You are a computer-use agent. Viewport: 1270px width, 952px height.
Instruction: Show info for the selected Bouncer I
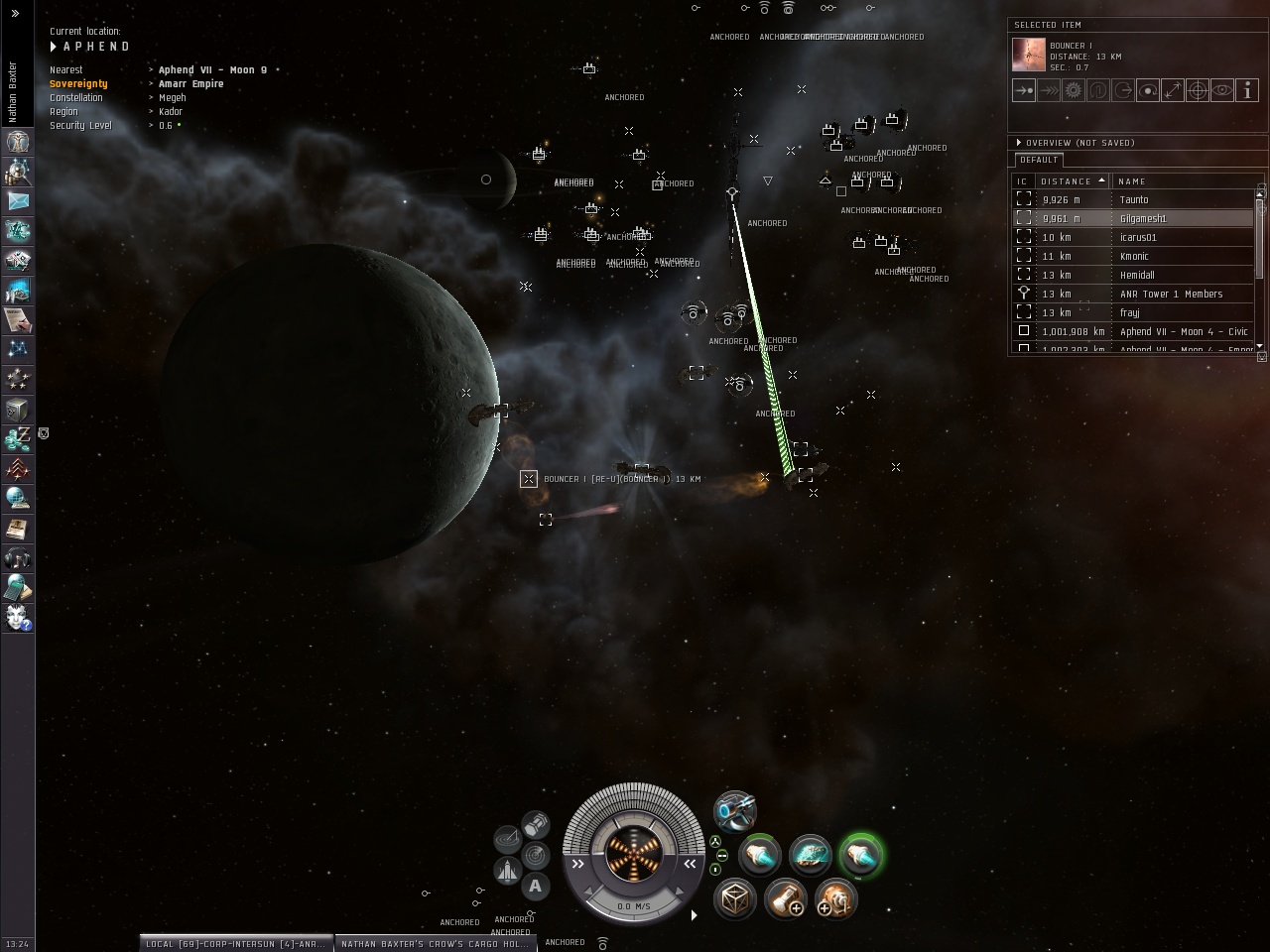pos(1247,90)
